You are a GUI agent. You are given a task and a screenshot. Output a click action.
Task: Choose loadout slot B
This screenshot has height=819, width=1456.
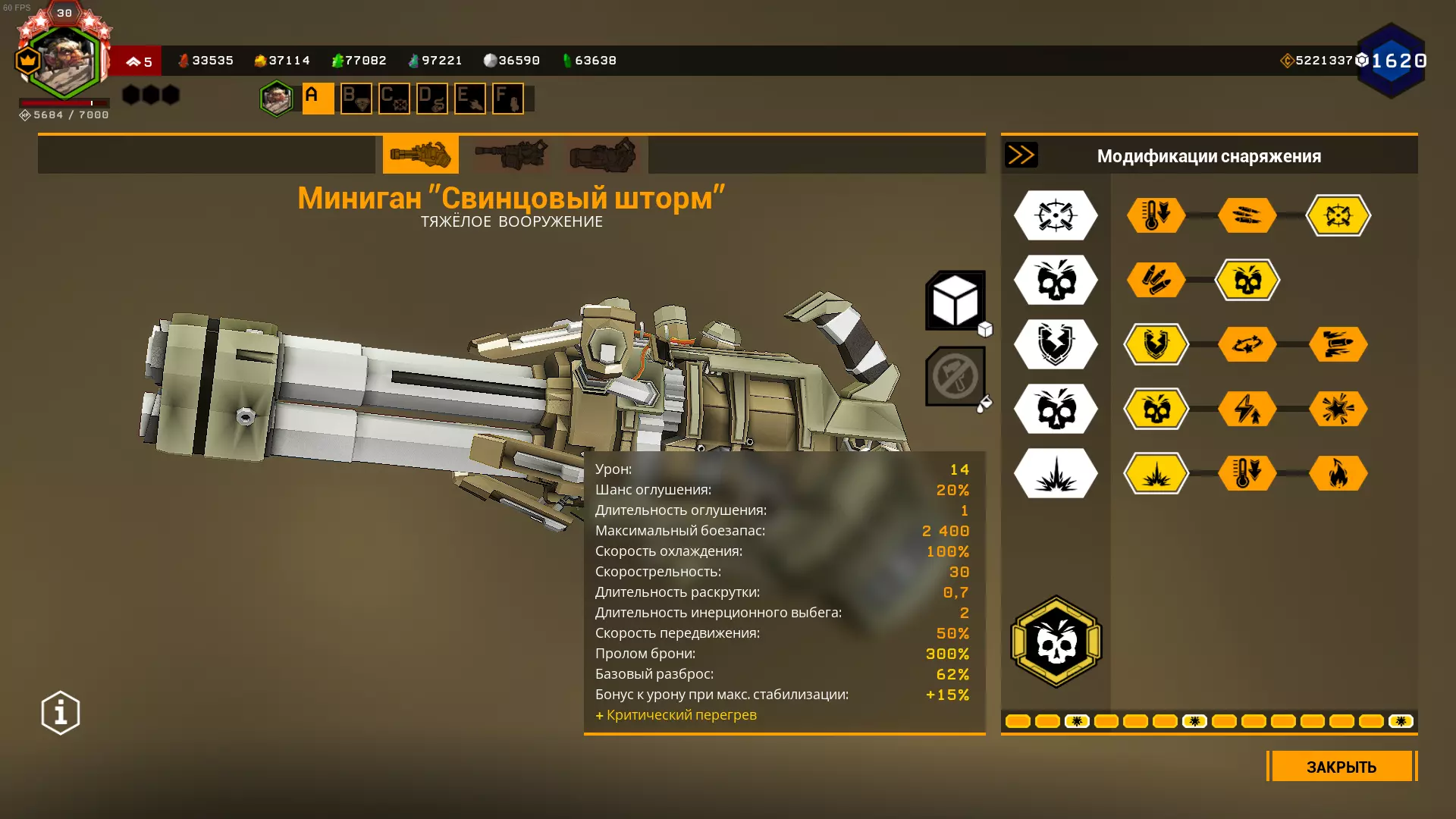click(356, 99)
